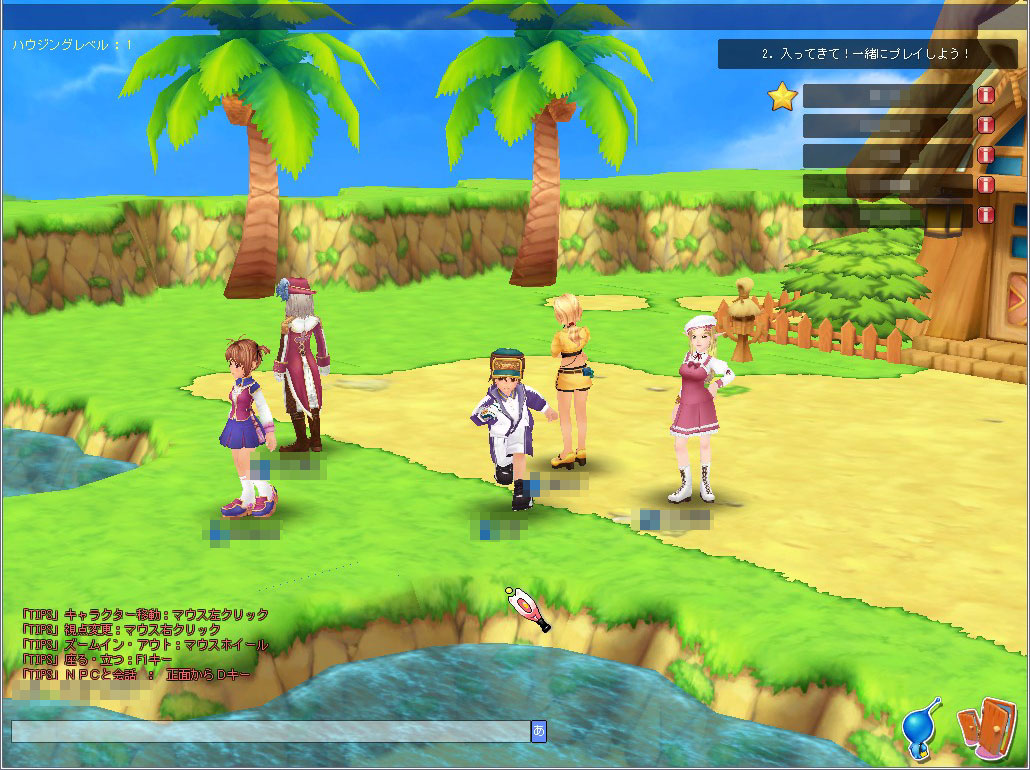Show info for the starred player
The height and width of the screenshot is (770, 1030).
tap(985, 96)
